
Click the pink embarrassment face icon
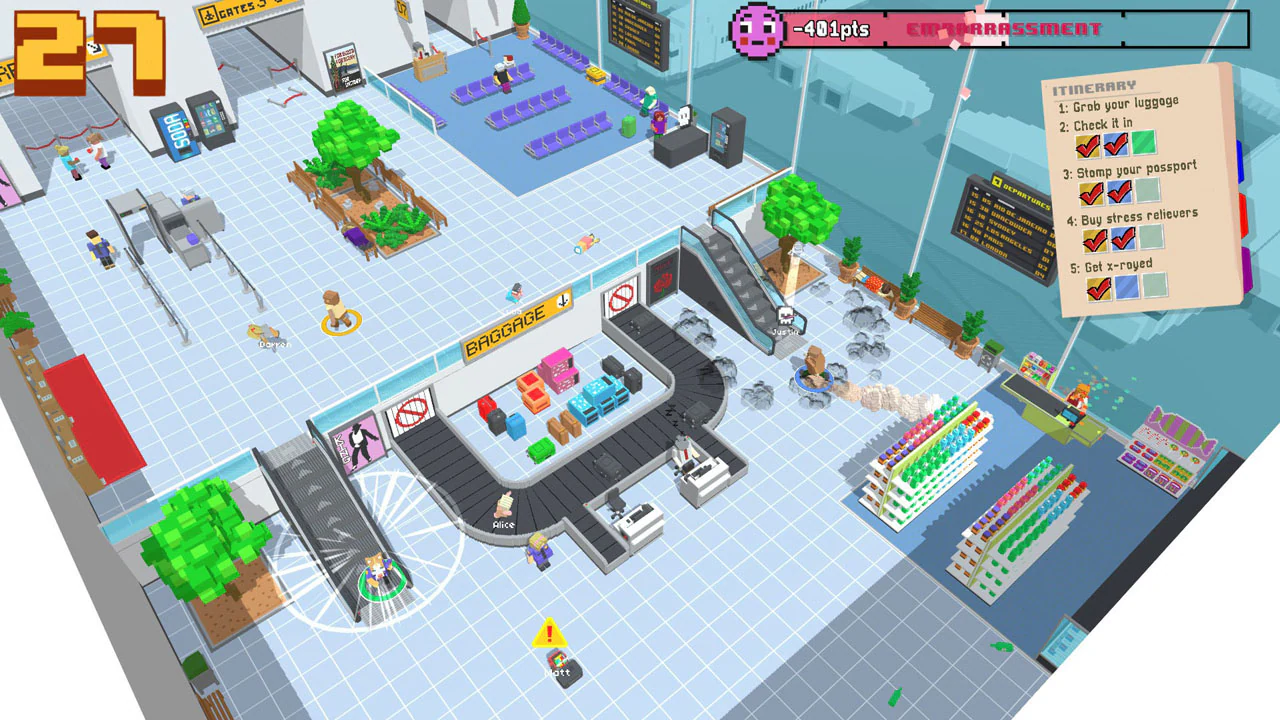coord(757,30)
